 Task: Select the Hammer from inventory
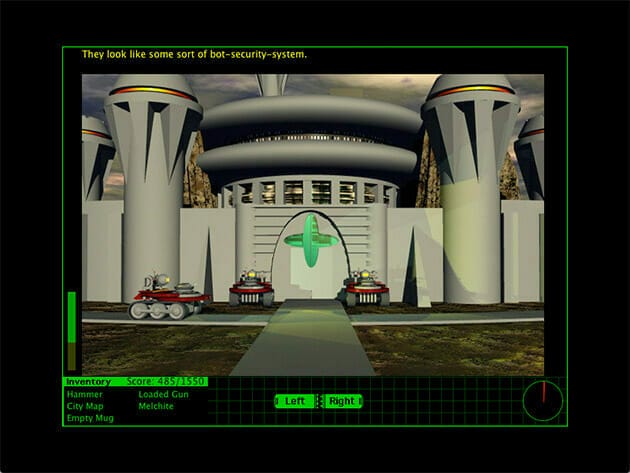[84, 394]
